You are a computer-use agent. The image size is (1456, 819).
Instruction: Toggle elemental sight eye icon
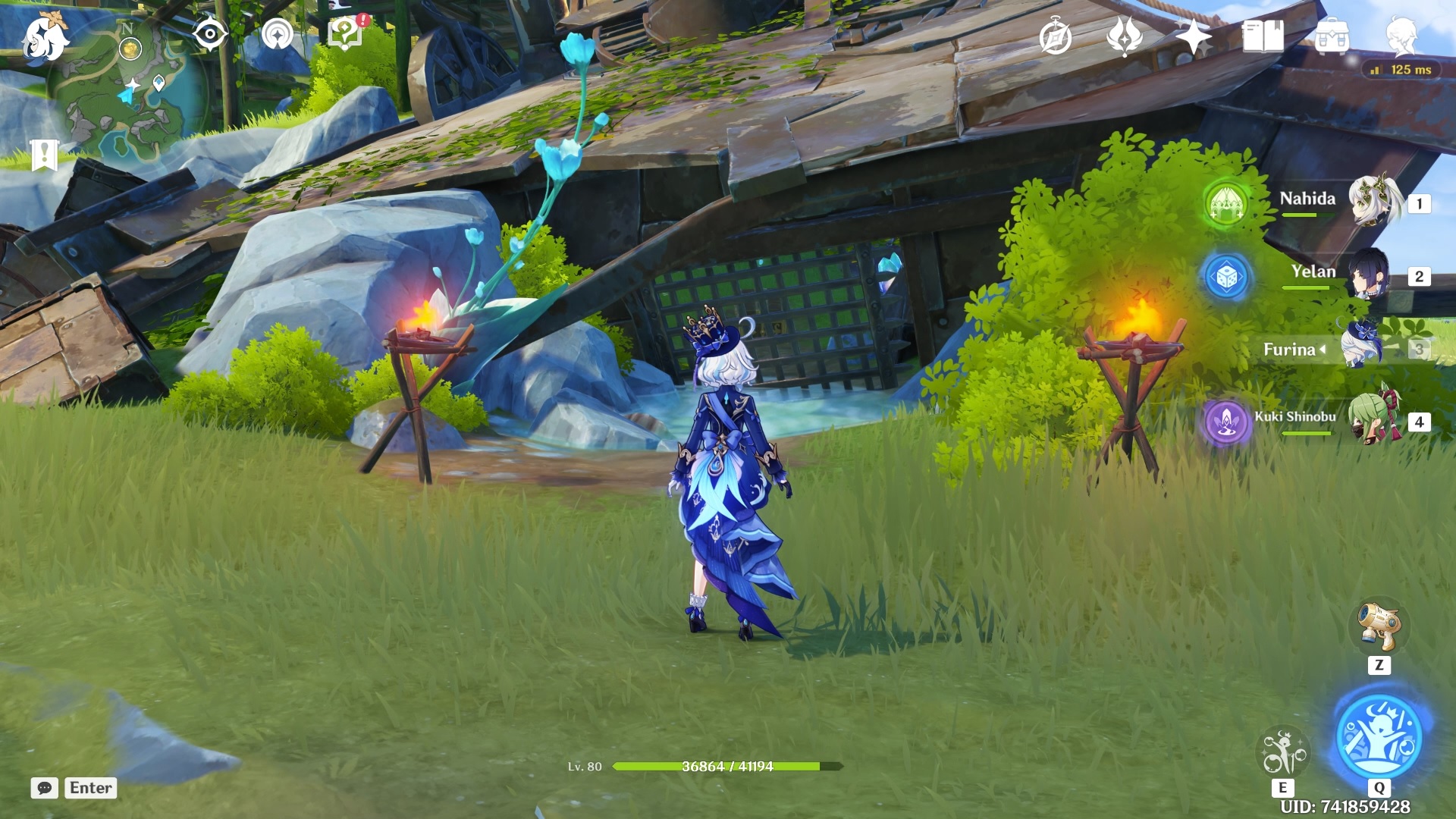pyautogui.click(x=209, y=34)
